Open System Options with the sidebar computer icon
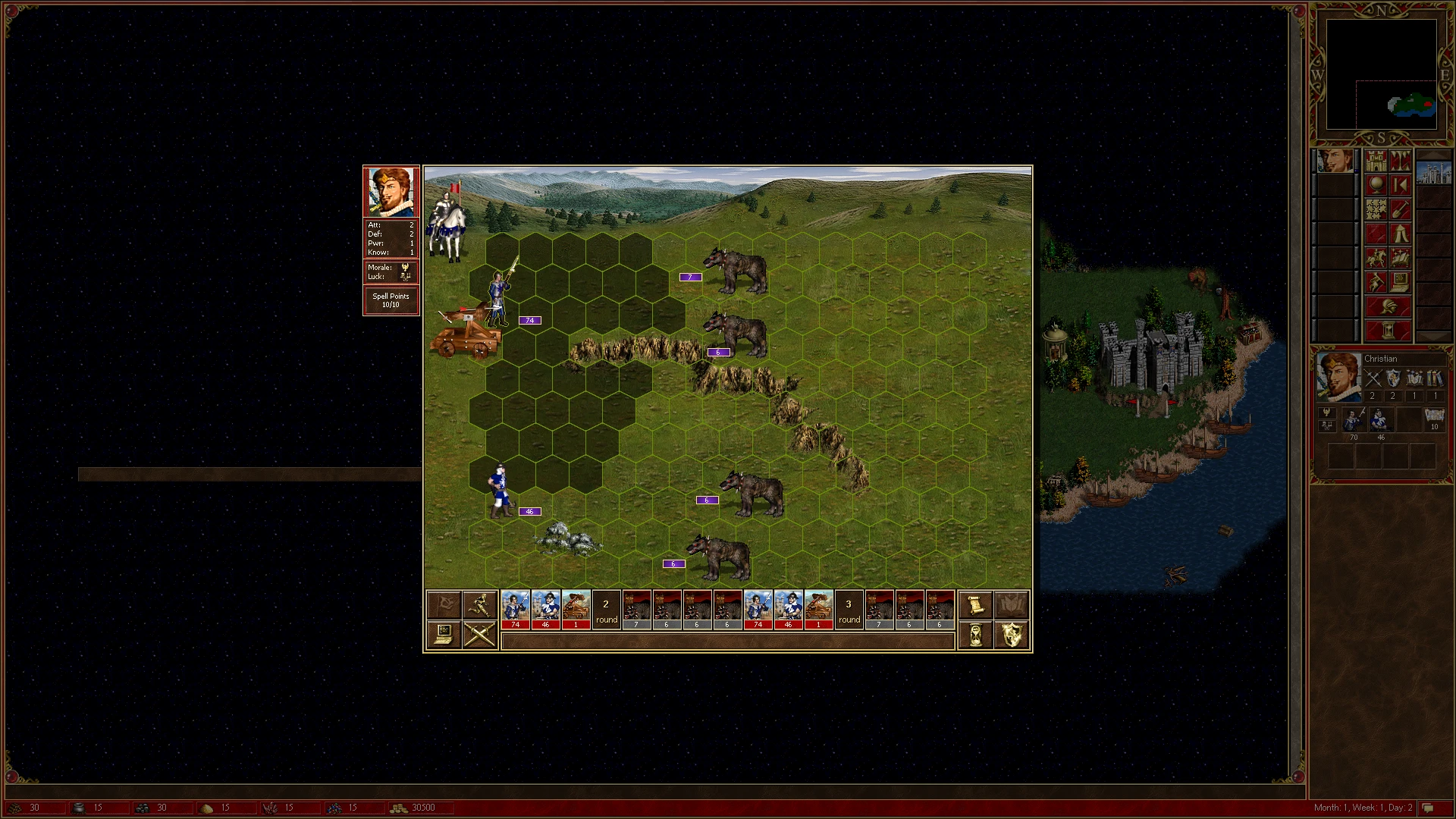 tap(1401, 281)
